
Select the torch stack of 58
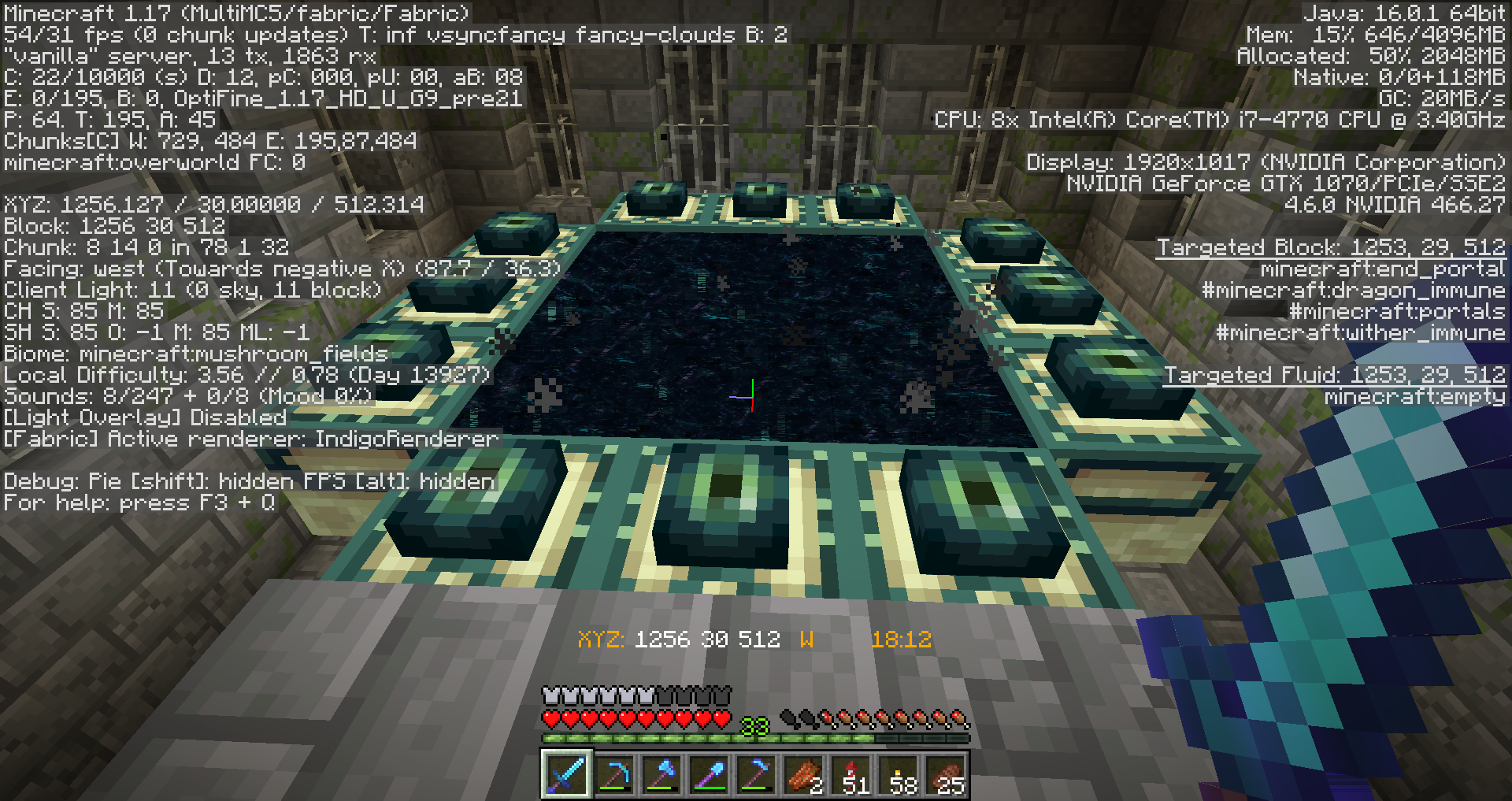(899, 774)
